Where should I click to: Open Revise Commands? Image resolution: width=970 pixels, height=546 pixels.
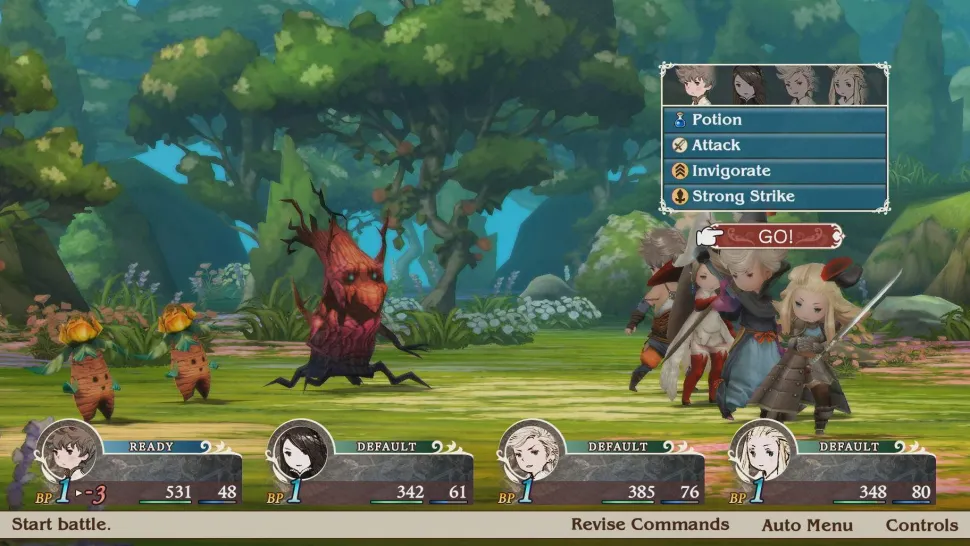[650, 525]
